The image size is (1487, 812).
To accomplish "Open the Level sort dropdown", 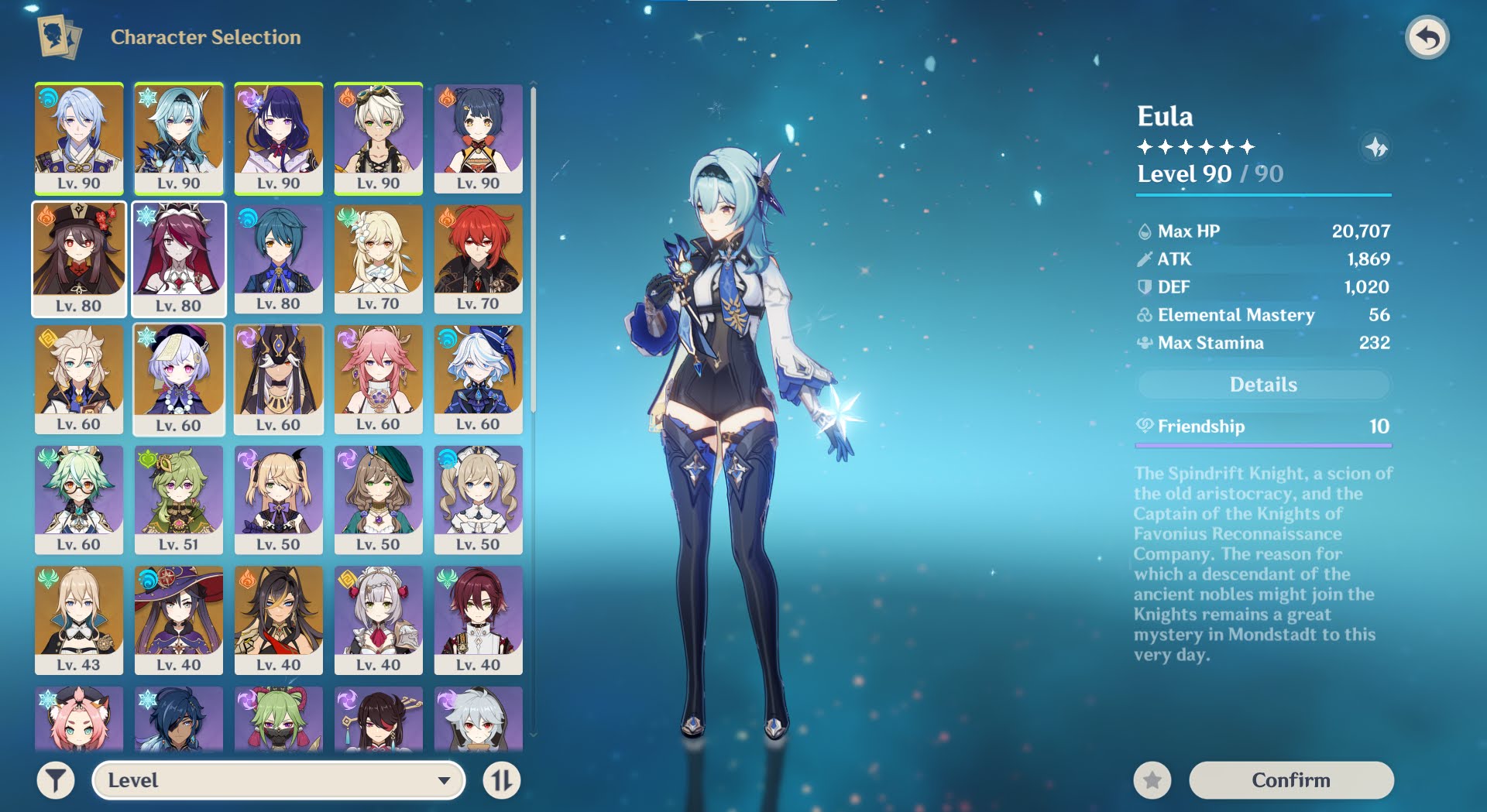I will tap(279, 780).
